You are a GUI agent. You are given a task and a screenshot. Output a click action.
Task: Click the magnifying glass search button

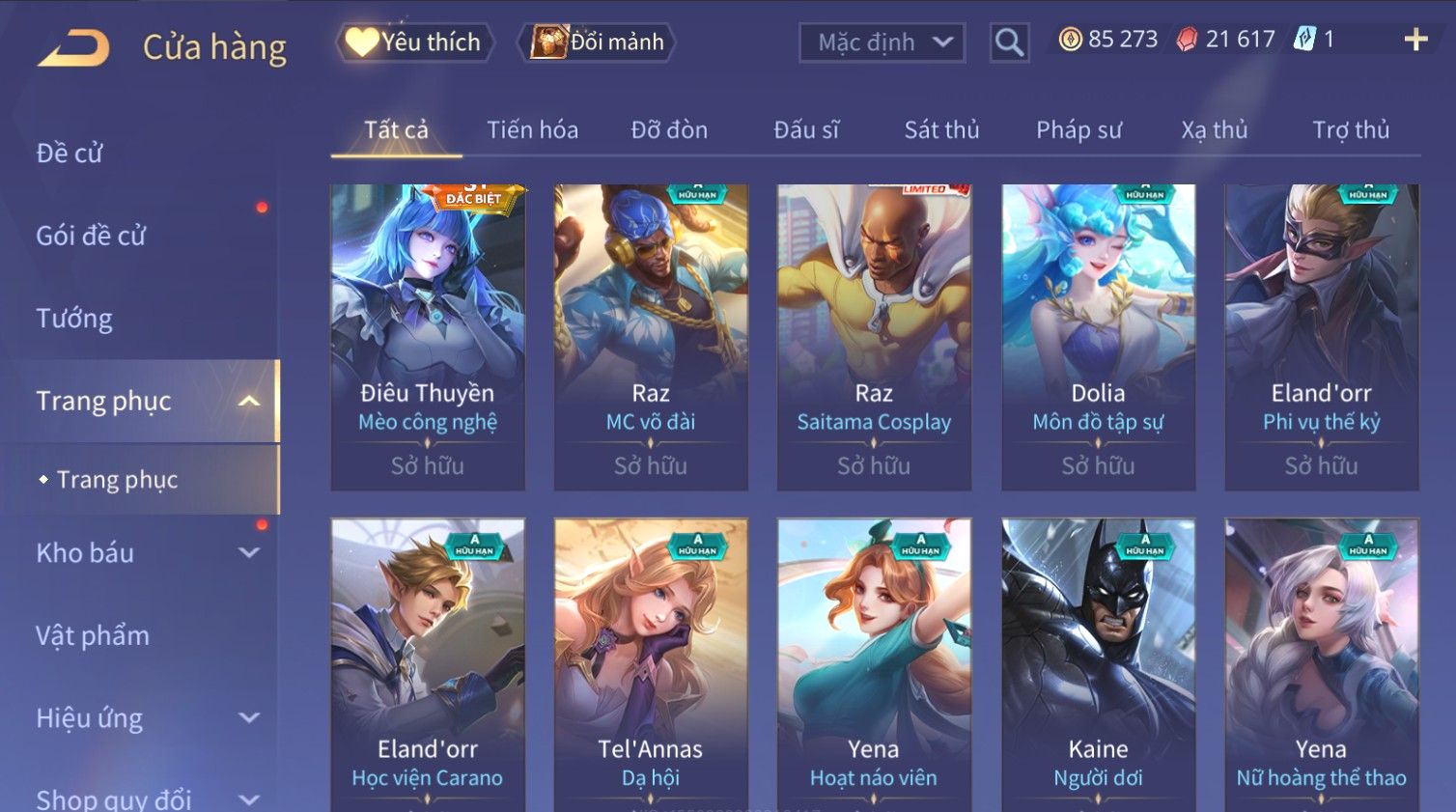pyautogui.click(x=1009, y=42)
